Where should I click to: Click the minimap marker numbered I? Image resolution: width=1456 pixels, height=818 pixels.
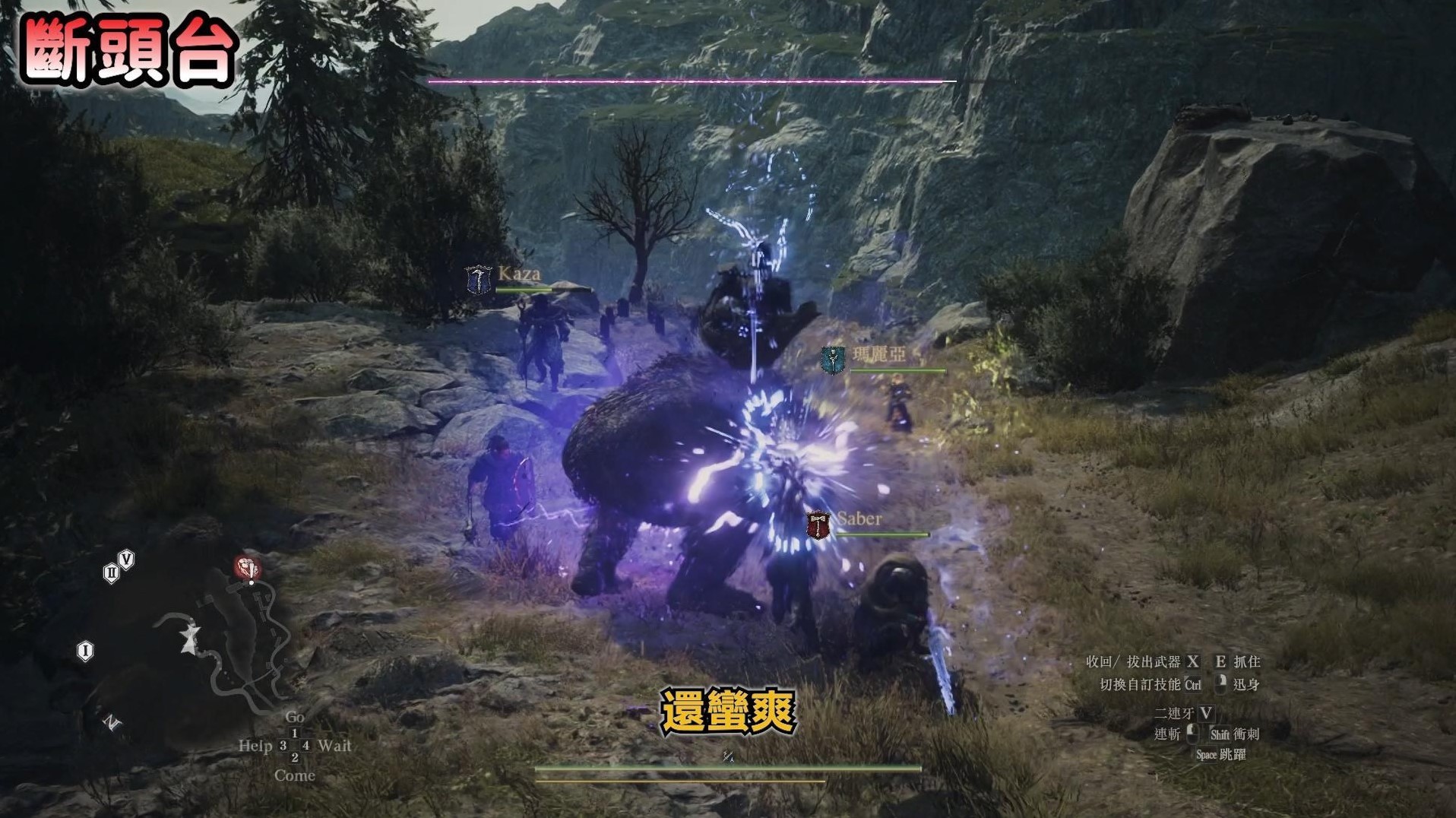coord(85,651)
